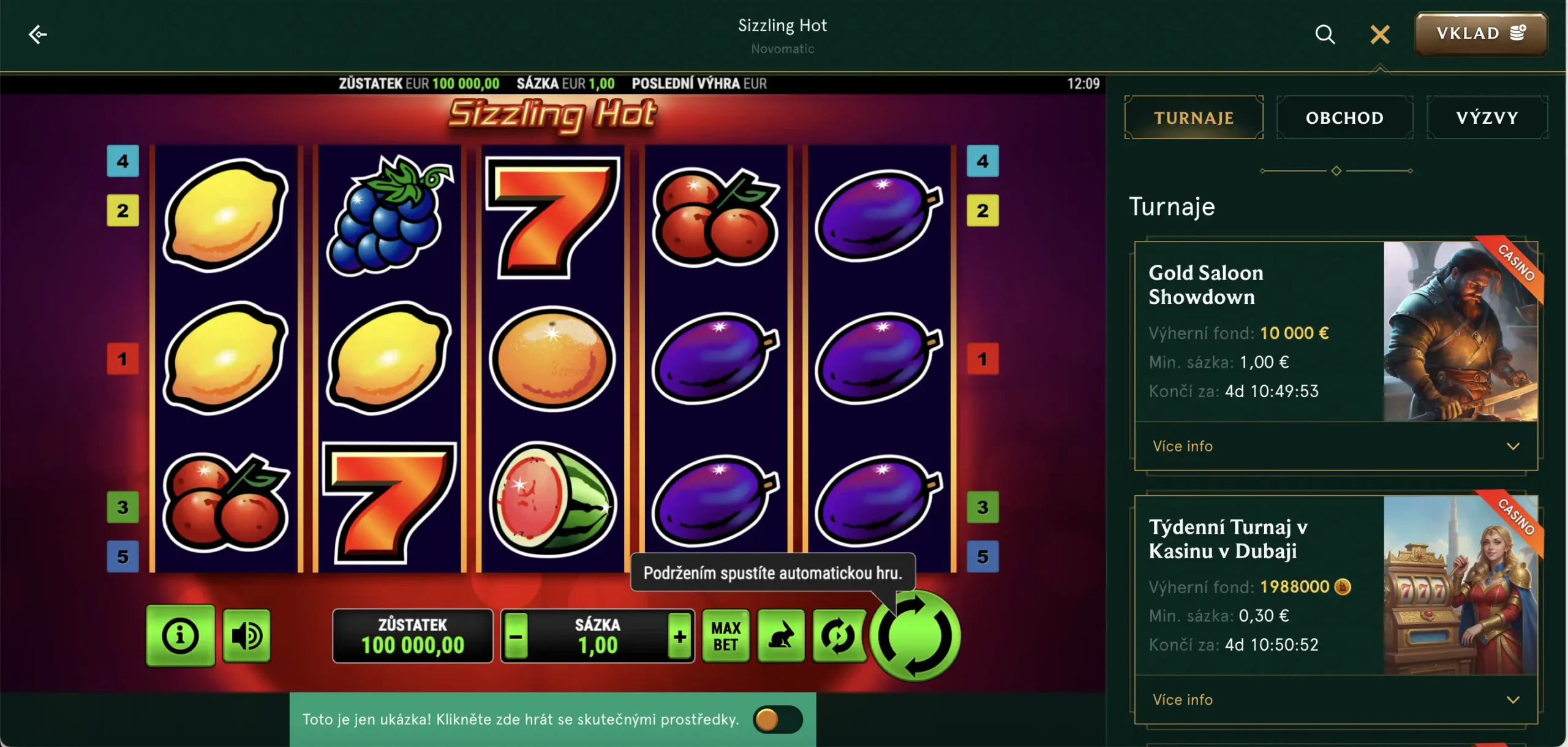
Task: Open the game info paytable button
Action: [x=180, y=636]
